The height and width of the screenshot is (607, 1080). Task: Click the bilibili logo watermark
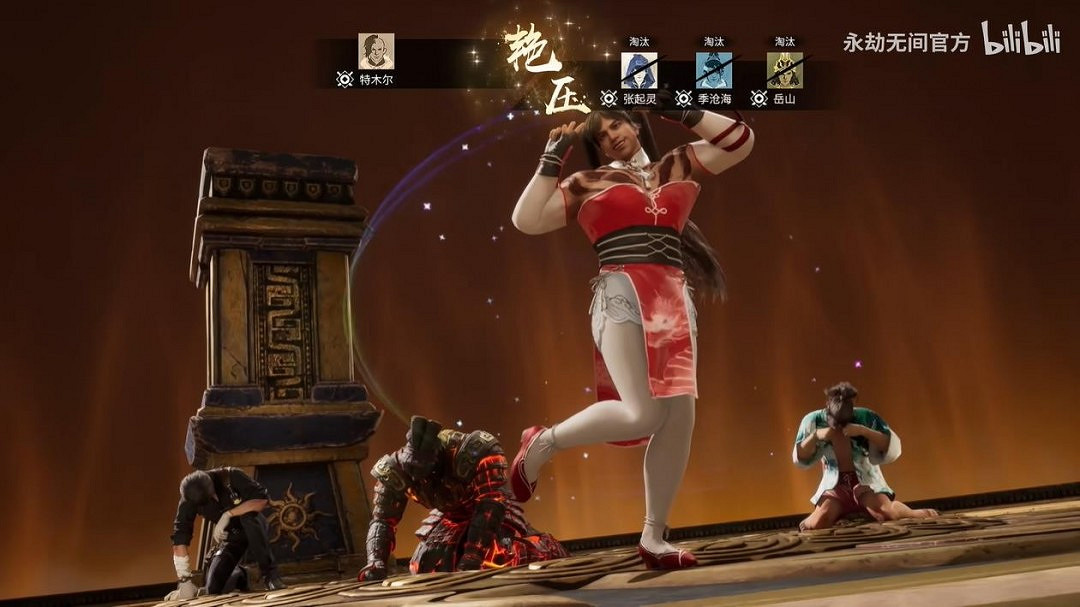[1020, 39]
